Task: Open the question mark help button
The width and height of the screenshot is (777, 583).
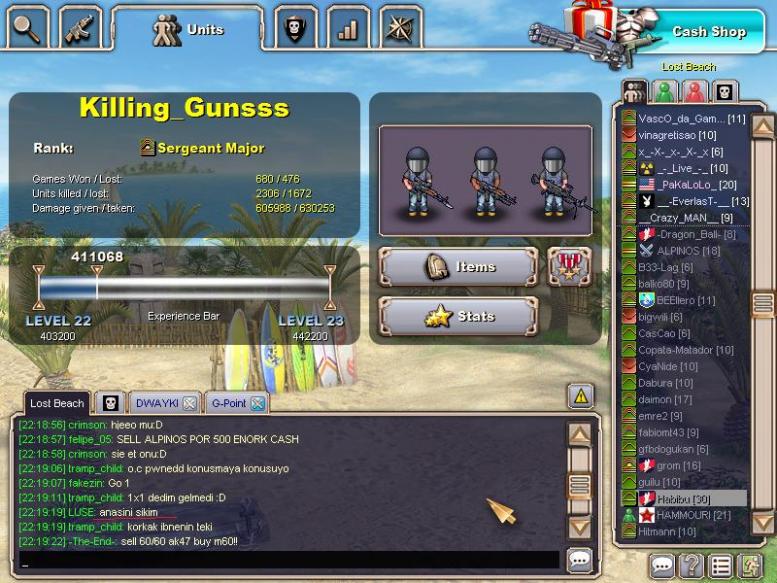Action: click(x=691, y=566)
